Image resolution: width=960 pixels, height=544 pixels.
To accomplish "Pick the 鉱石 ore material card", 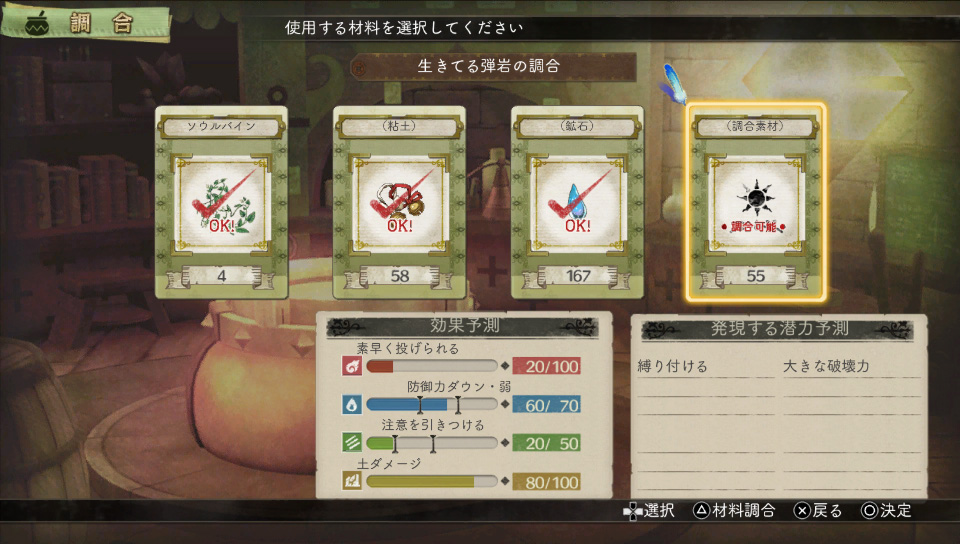I will (x=577, y=202).
